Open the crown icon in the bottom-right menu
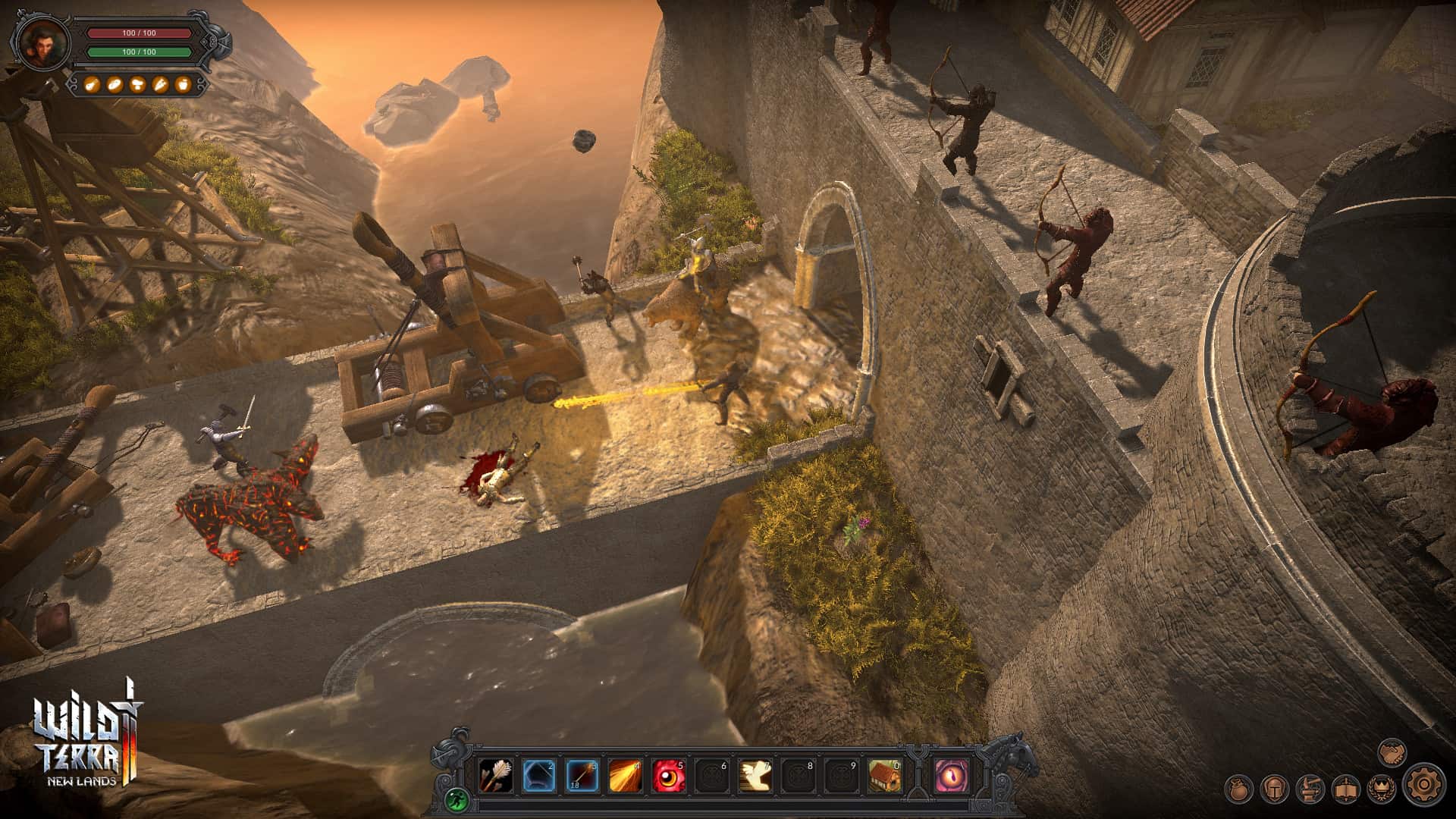The width and height of the screenshot is (1456, 819). (1382, 789)
